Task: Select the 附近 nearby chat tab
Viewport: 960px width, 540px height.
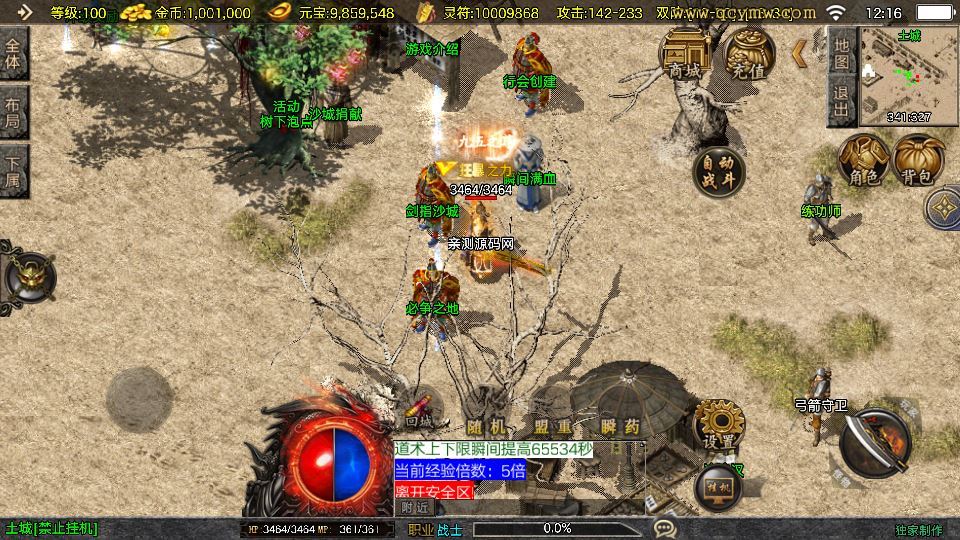Action: coord(416,508)
